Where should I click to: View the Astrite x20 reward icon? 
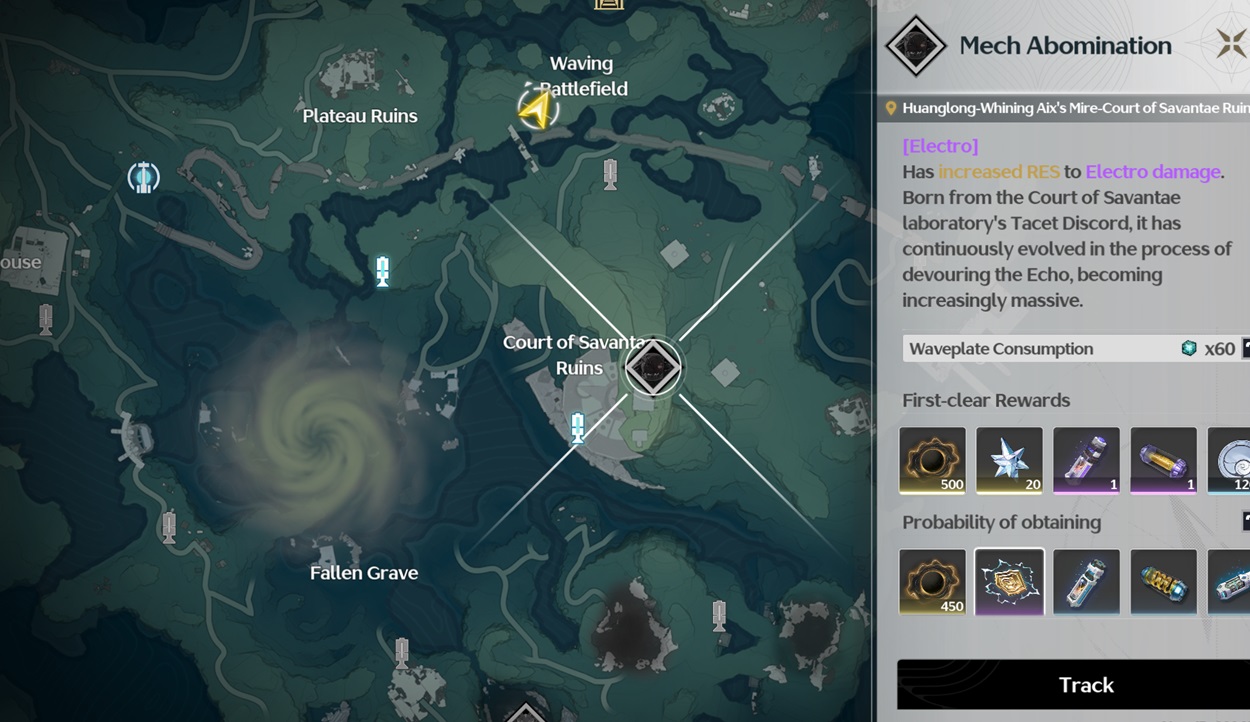1009,460
